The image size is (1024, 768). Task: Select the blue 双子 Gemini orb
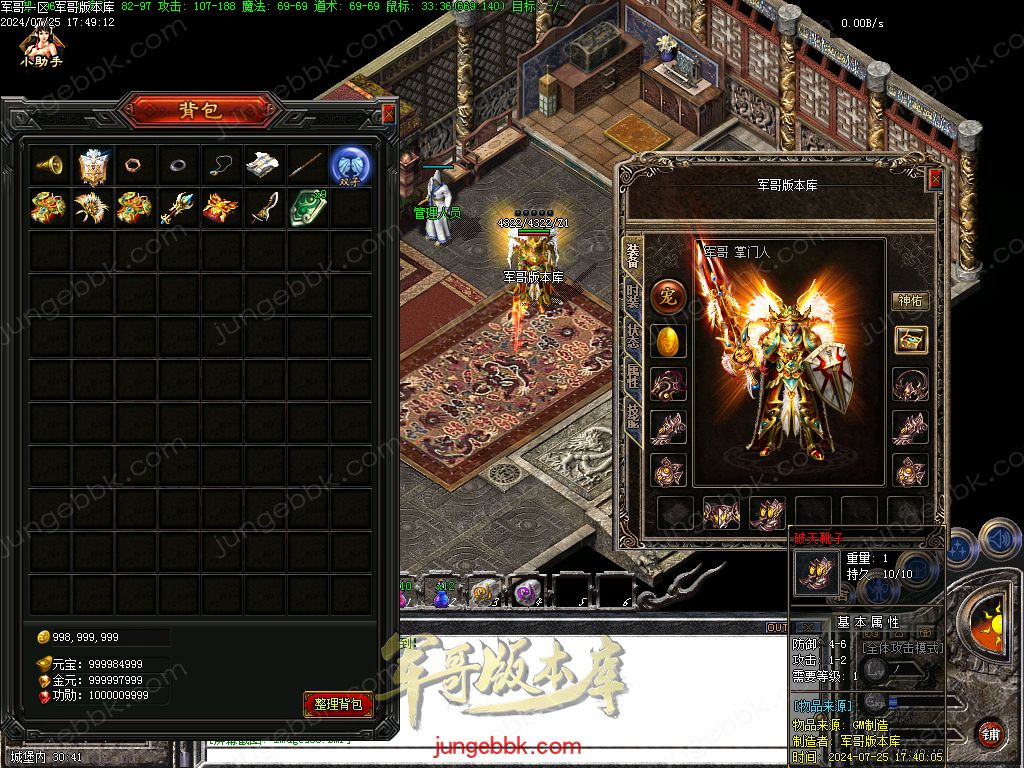[x=351, y=165]
